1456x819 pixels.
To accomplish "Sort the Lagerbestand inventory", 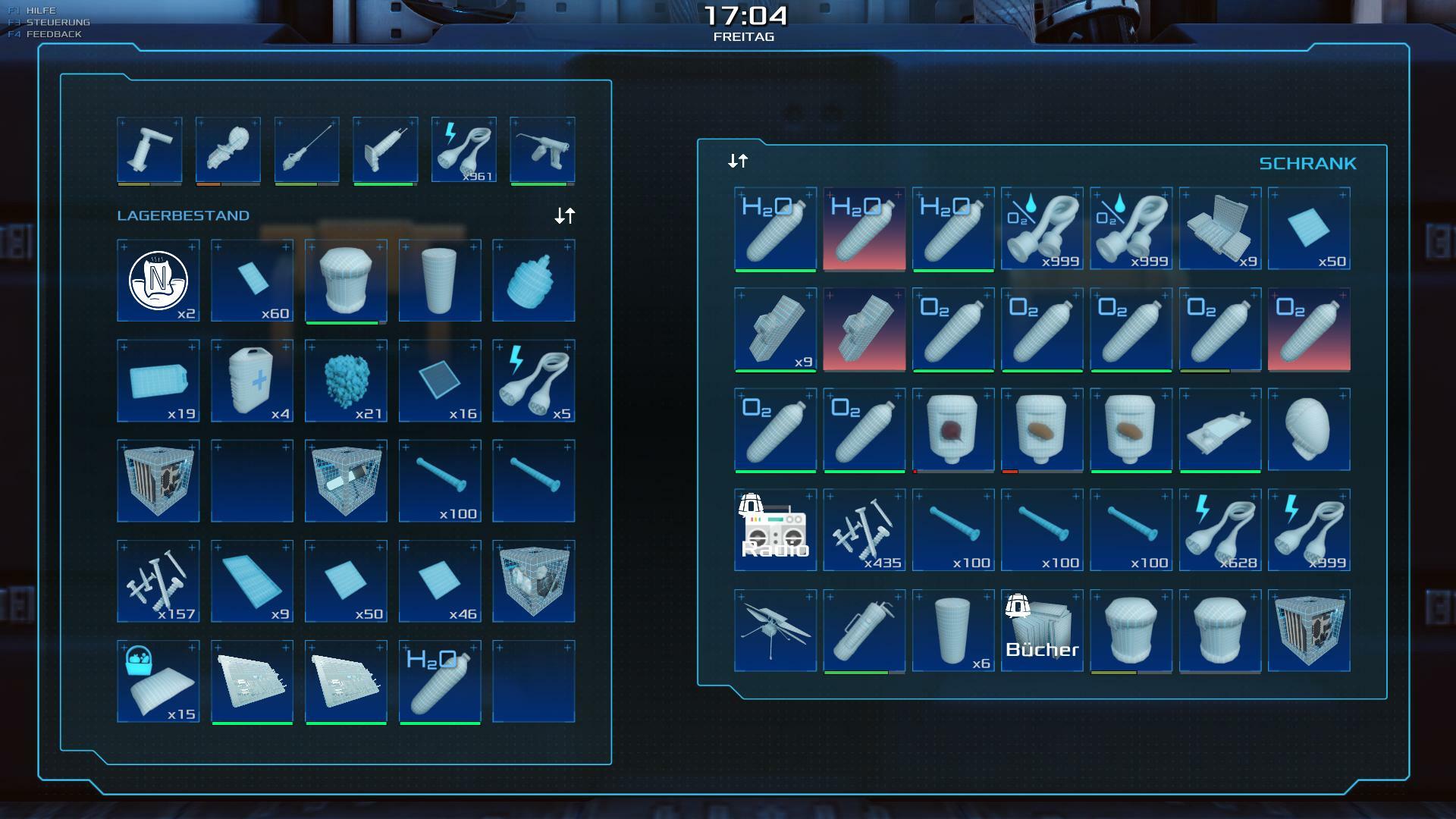I will click(x=564, y=216).
